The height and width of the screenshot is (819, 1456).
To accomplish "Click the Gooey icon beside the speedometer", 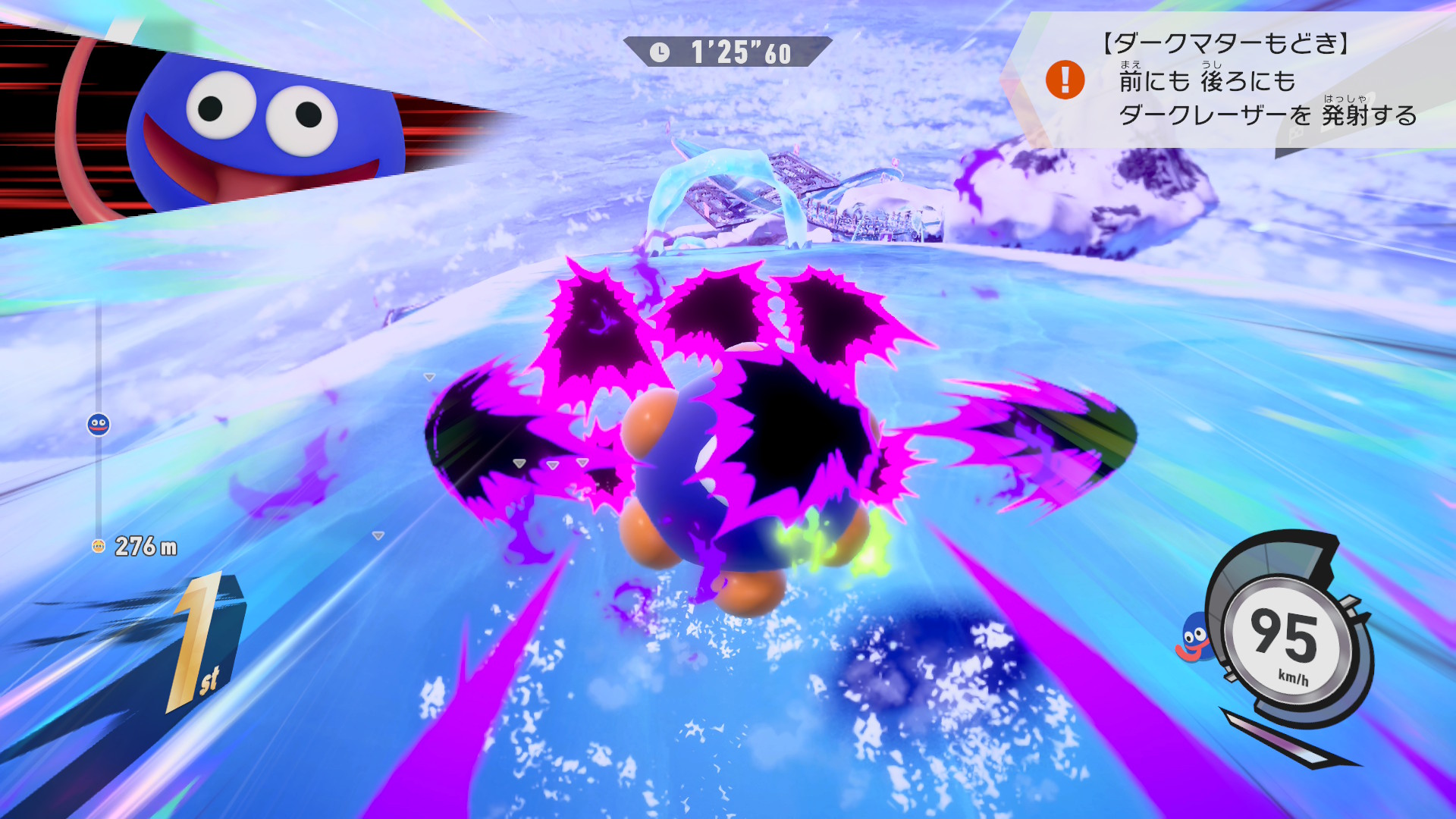I will (x=1194, y=638).
